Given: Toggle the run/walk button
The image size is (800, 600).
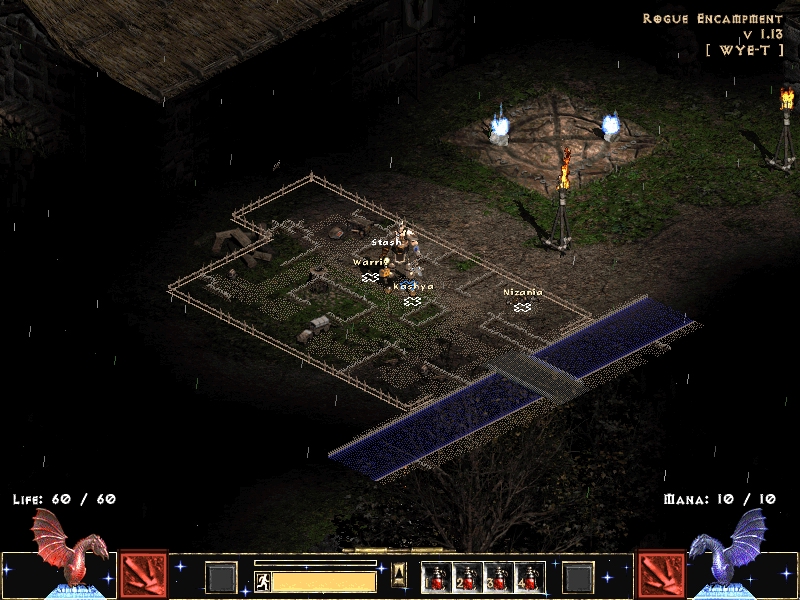Looking at the screenshot, I should pyautogui.click(x=262, y=581).
